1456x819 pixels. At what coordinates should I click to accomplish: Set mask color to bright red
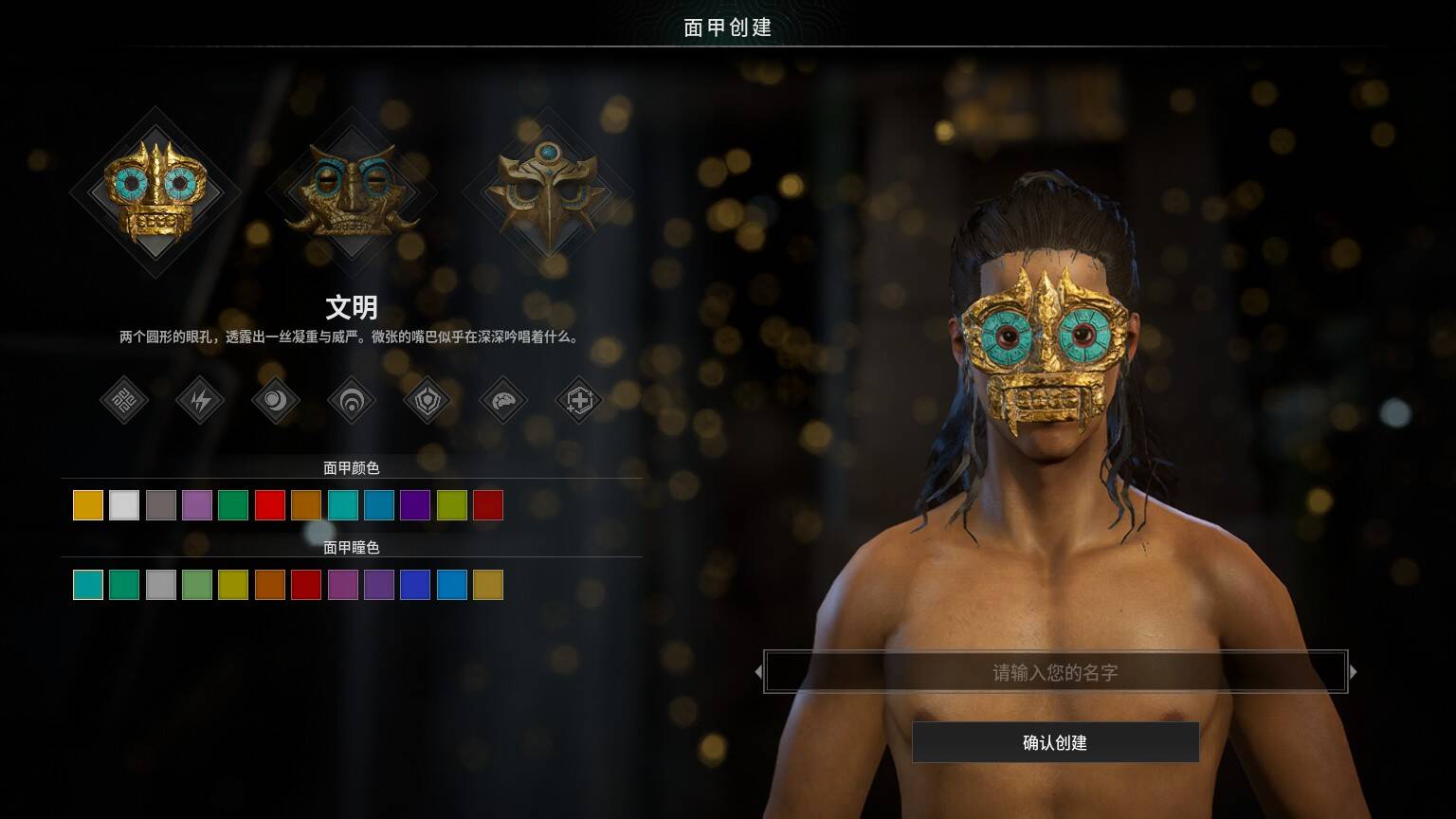tap(270, 505)
